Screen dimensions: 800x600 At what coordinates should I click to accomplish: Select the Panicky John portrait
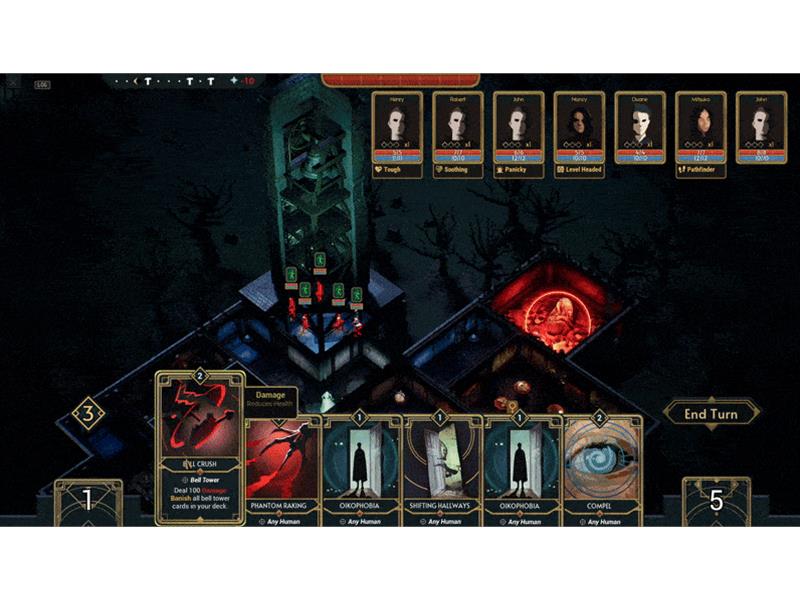518,127
